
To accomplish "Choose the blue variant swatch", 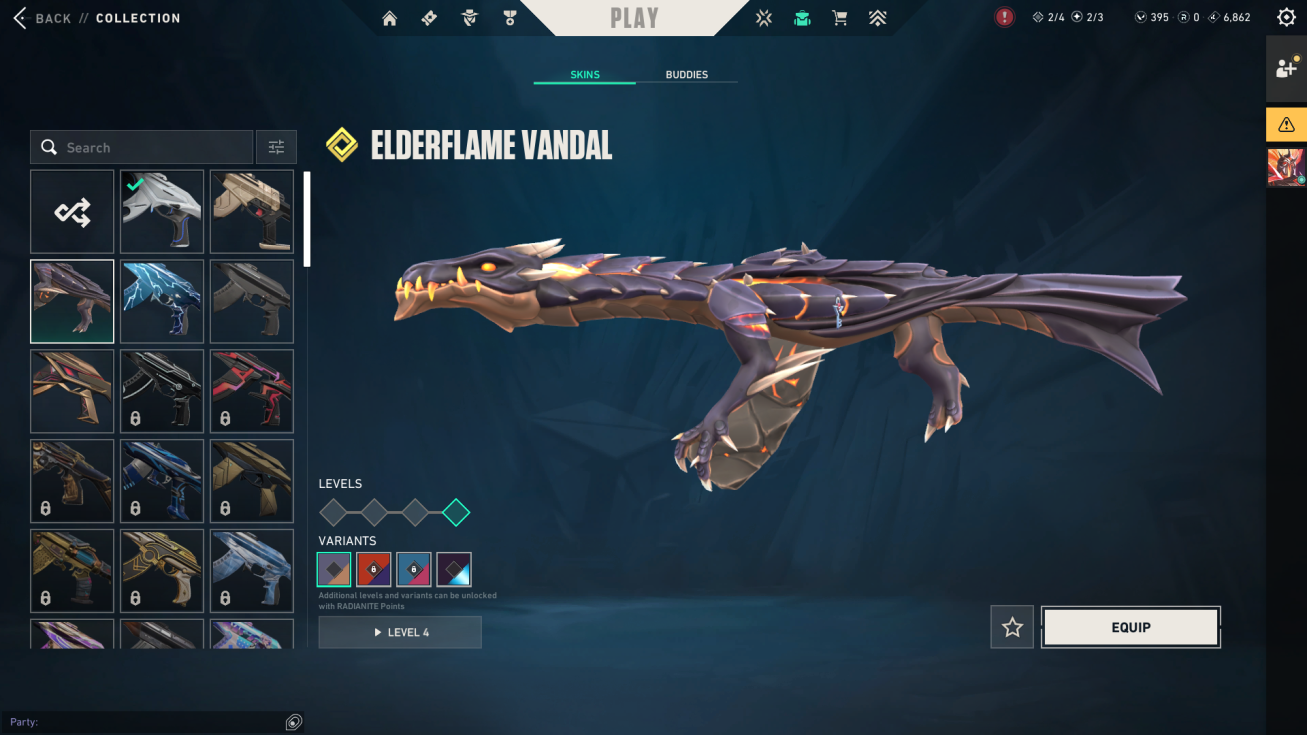I will tap(414, 570).
